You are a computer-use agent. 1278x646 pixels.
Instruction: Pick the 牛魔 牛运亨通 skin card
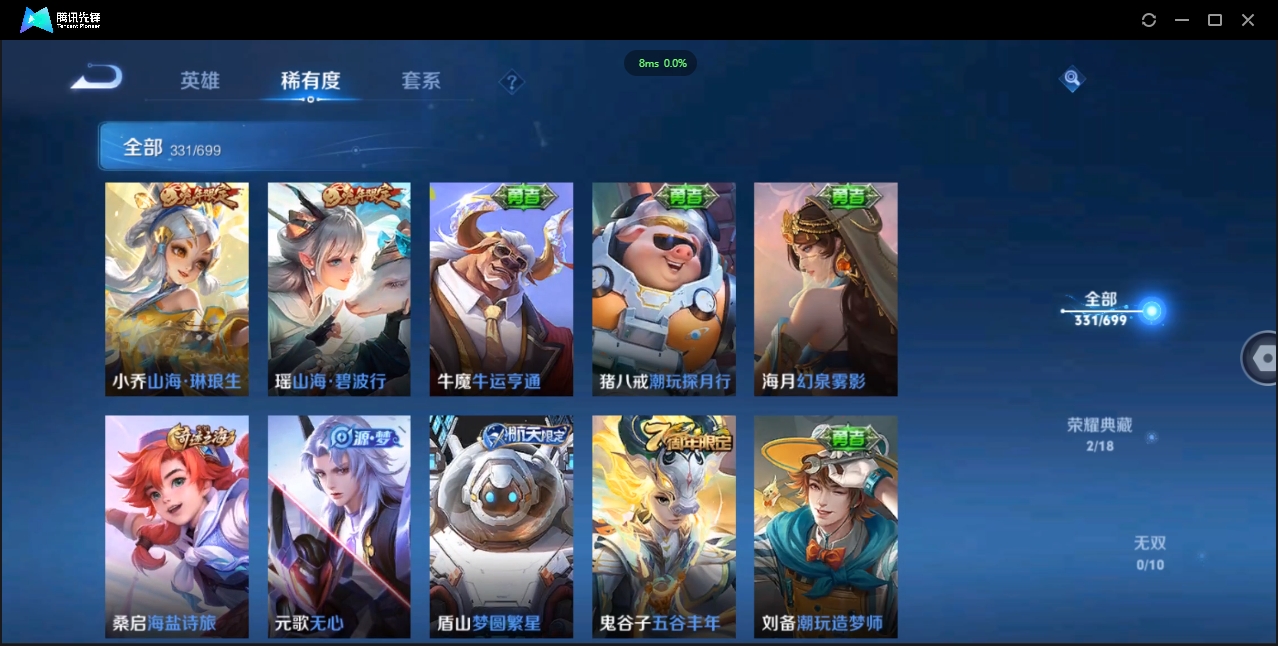pyautogui.click(x=501, y=289)
